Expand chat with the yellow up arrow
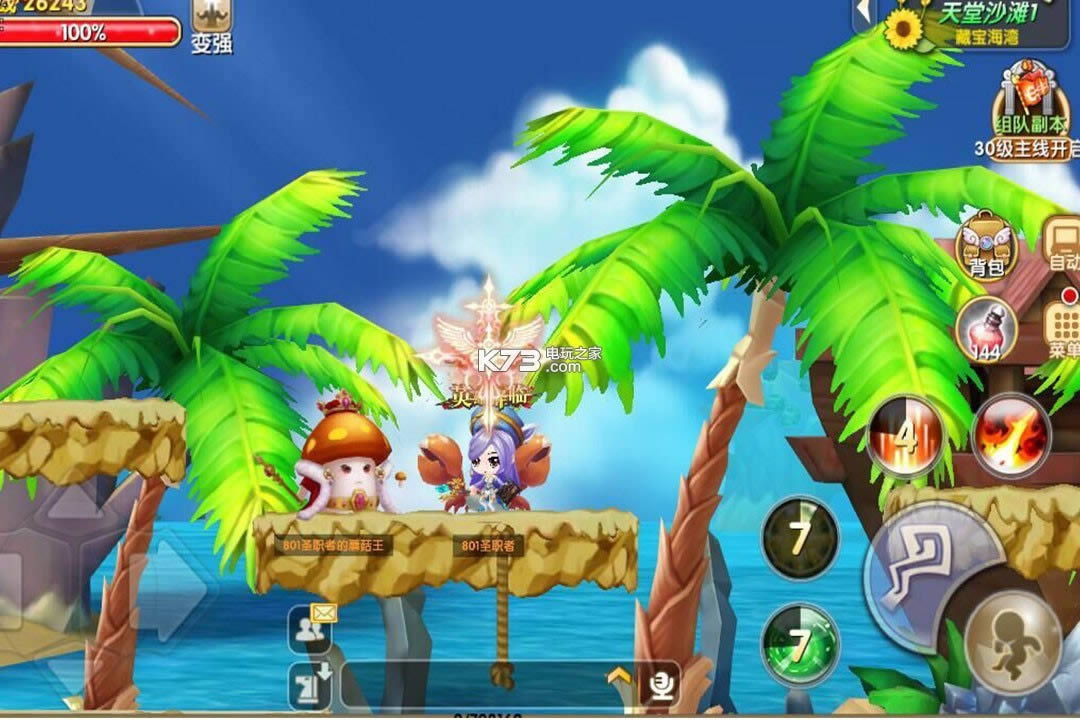Image resolution: width=1080 pixels, height=720 pixels. (618, 678)
